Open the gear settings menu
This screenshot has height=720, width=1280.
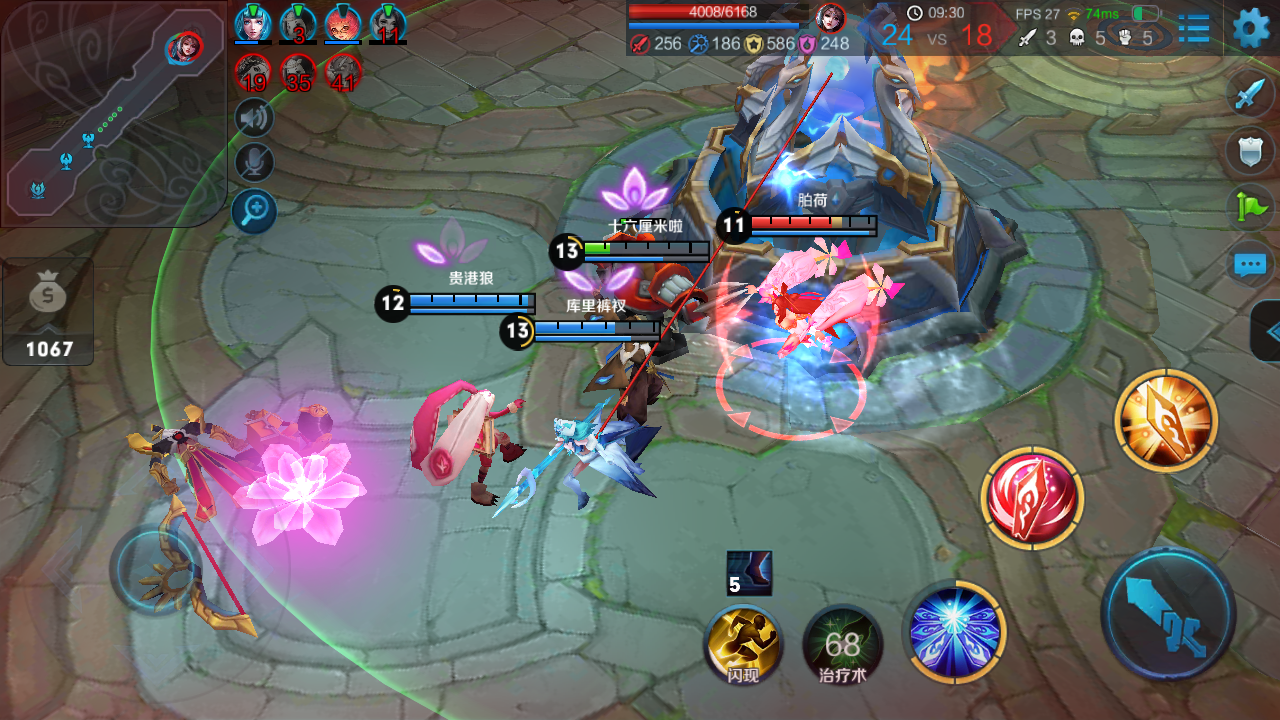[x=1251, y=28]
